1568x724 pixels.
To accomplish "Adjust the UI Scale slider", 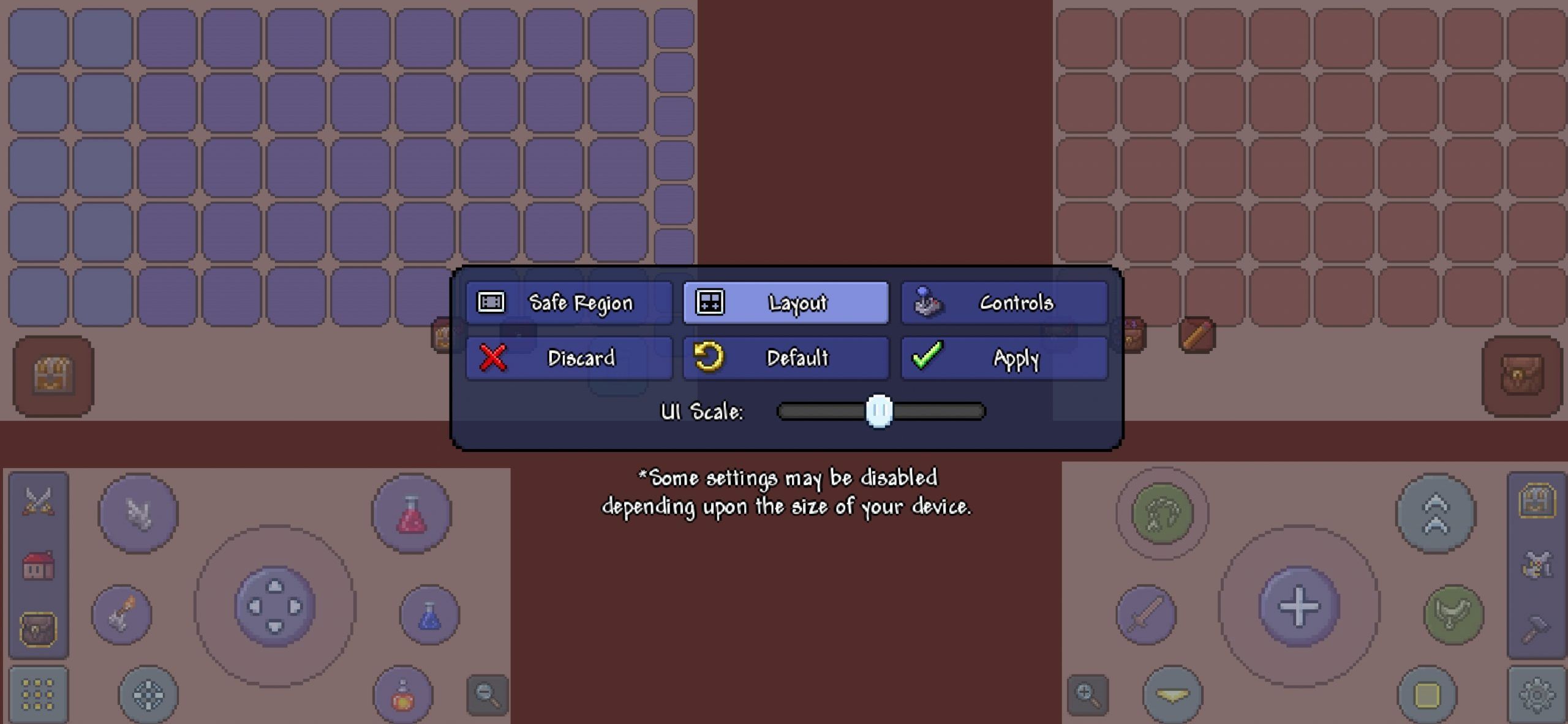I will [x=879, y=412].
